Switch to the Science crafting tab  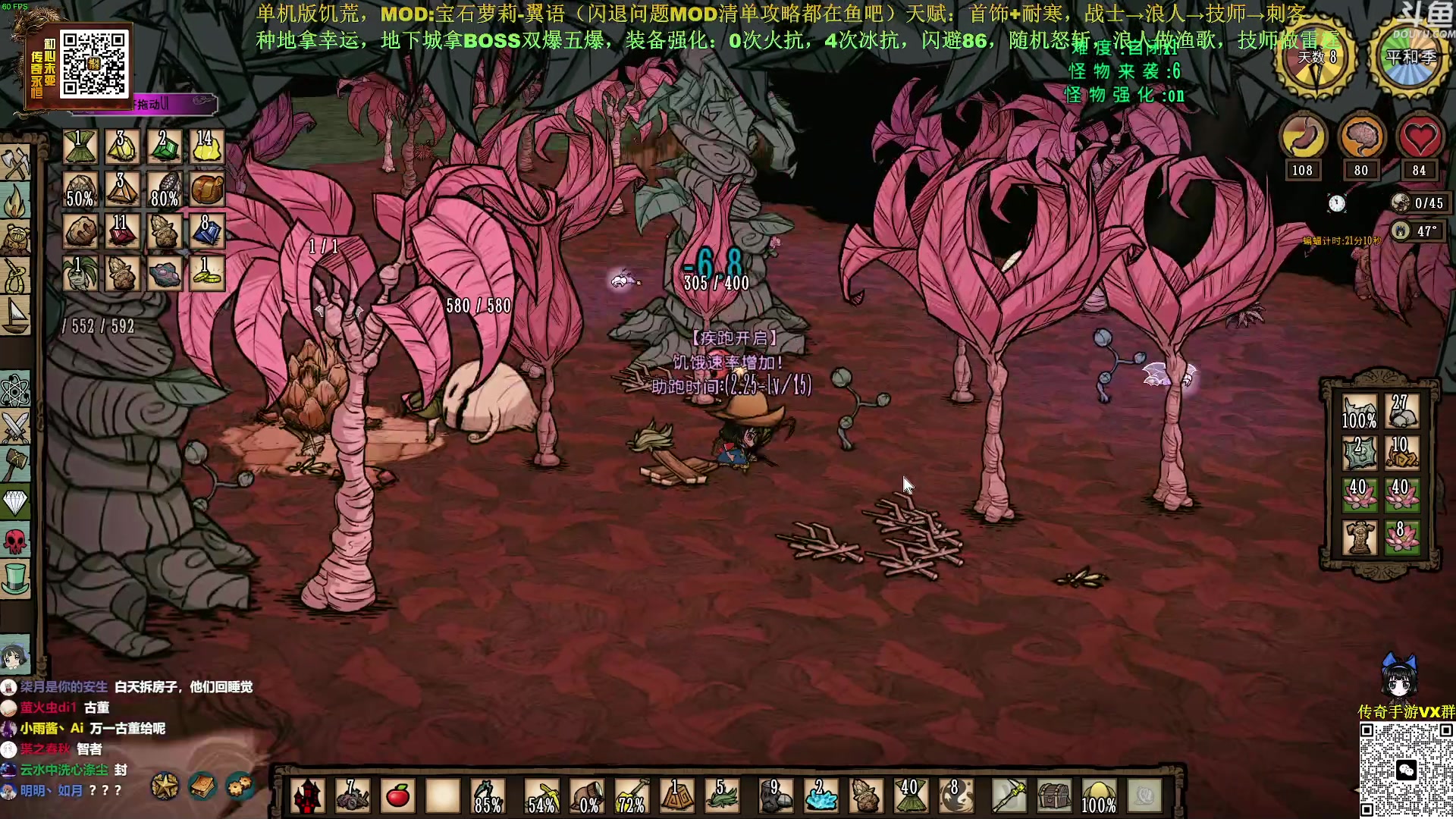coord(15,391)
